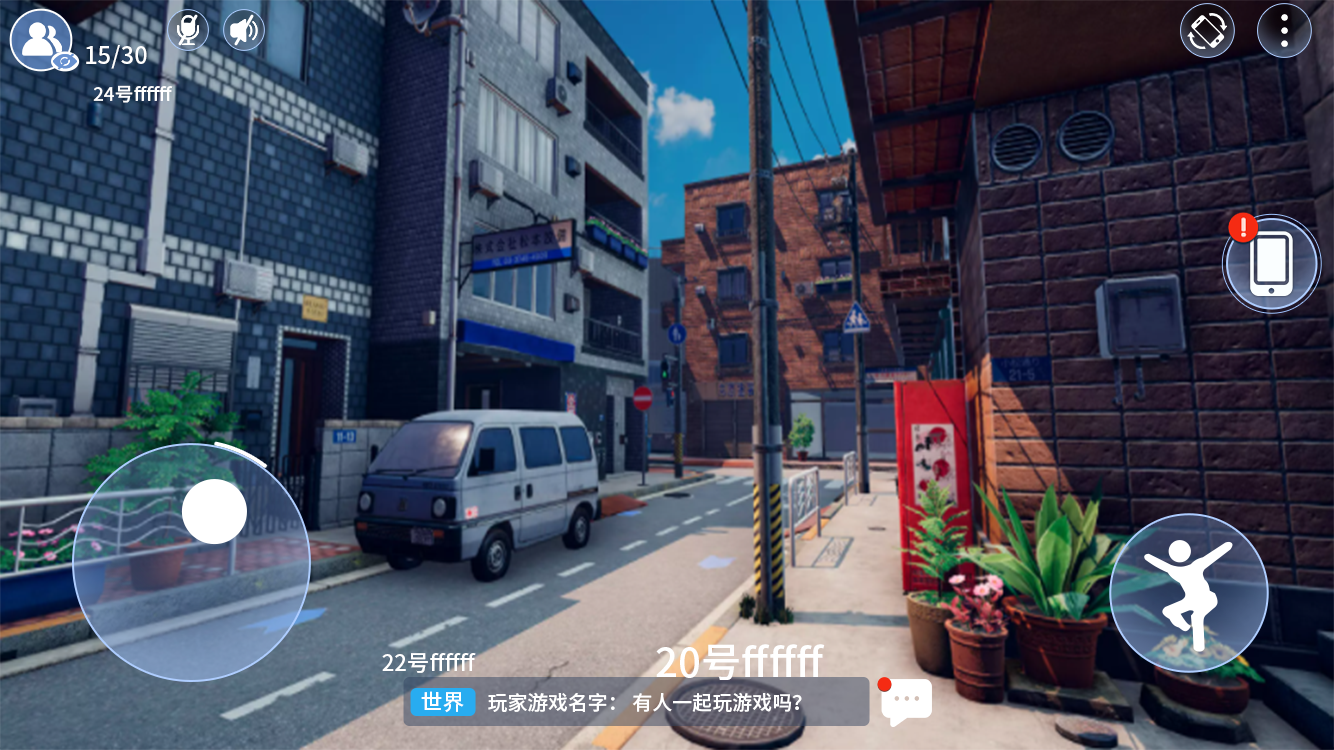
Task: Open the three-dot more options menu
Action: click(x=1284, y=31)
